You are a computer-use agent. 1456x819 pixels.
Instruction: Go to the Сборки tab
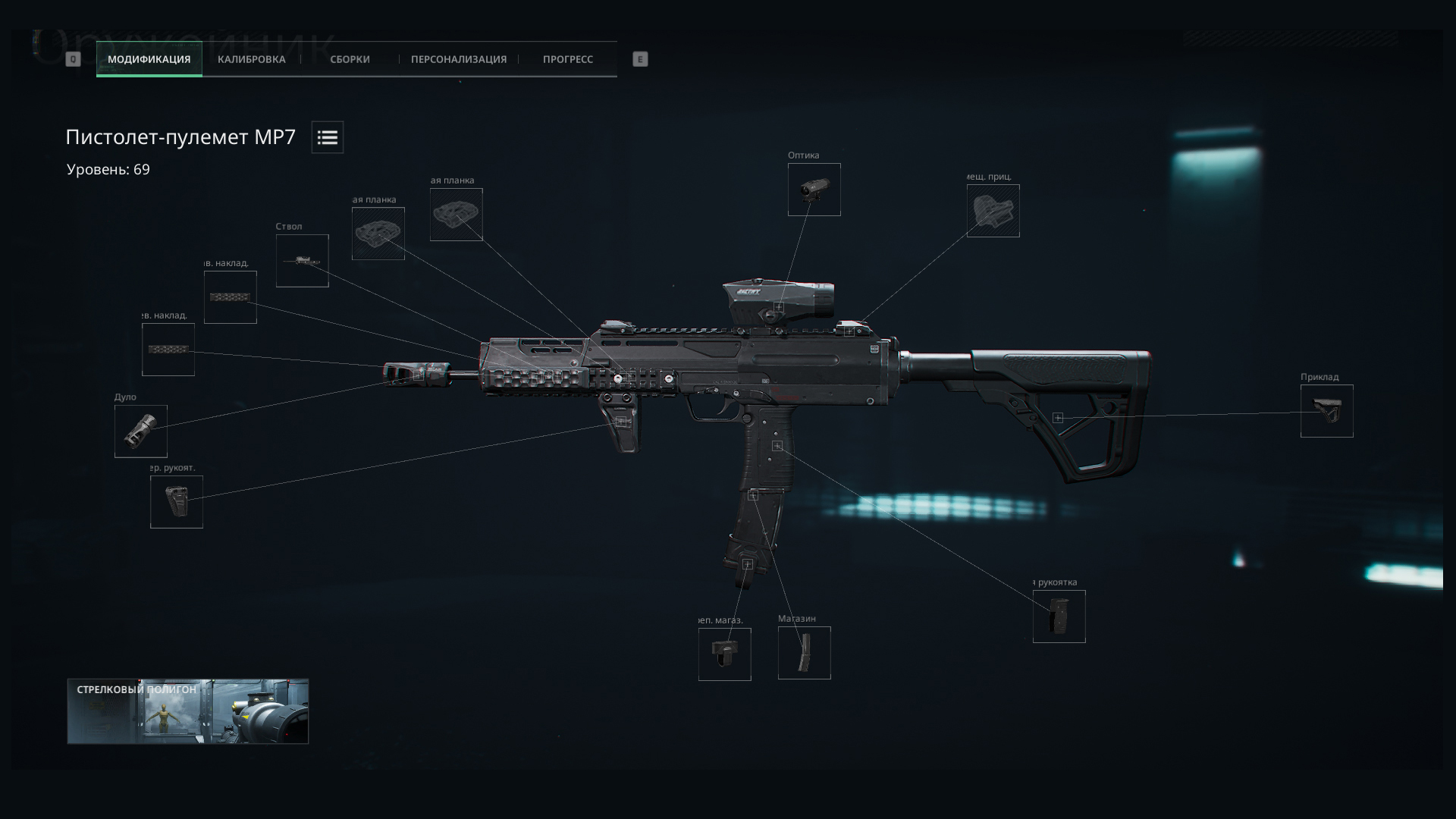point(350,59)
